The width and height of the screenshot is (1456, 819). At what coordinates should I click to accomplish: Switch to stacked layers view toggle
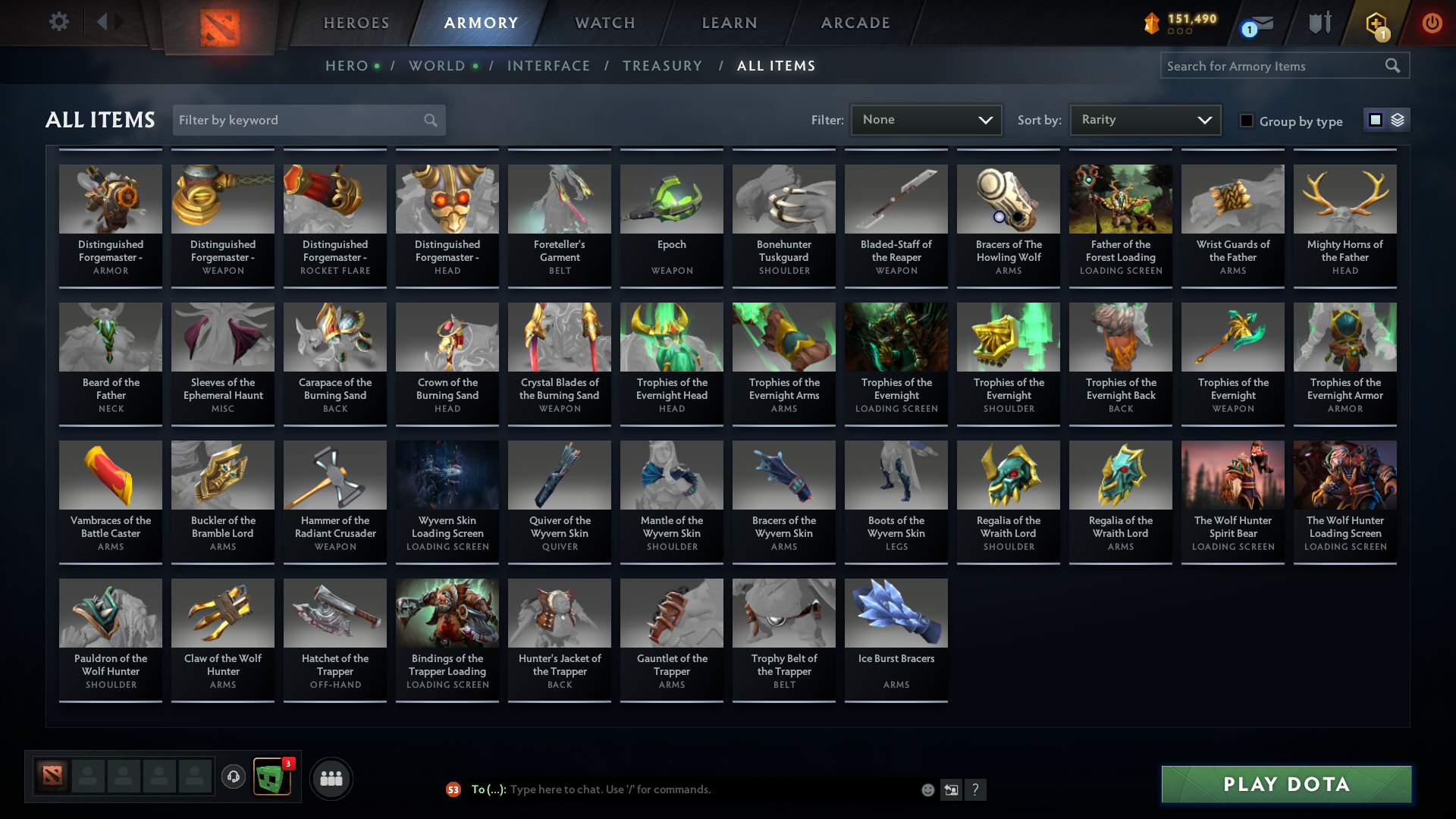1398,120
